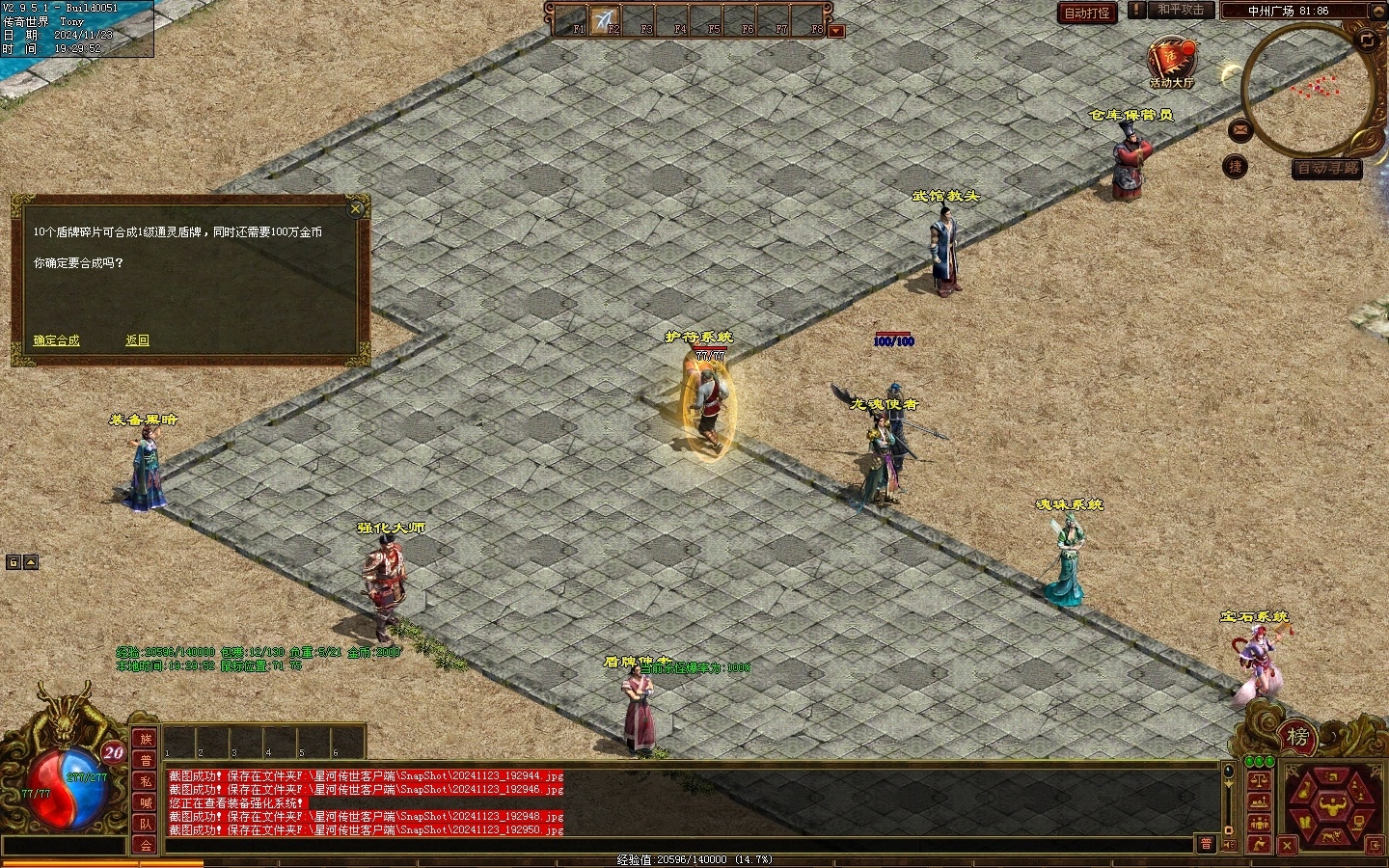Click the minimap swap arrows button
This screenshot has height=868, width=1389.
point(1367,41)
